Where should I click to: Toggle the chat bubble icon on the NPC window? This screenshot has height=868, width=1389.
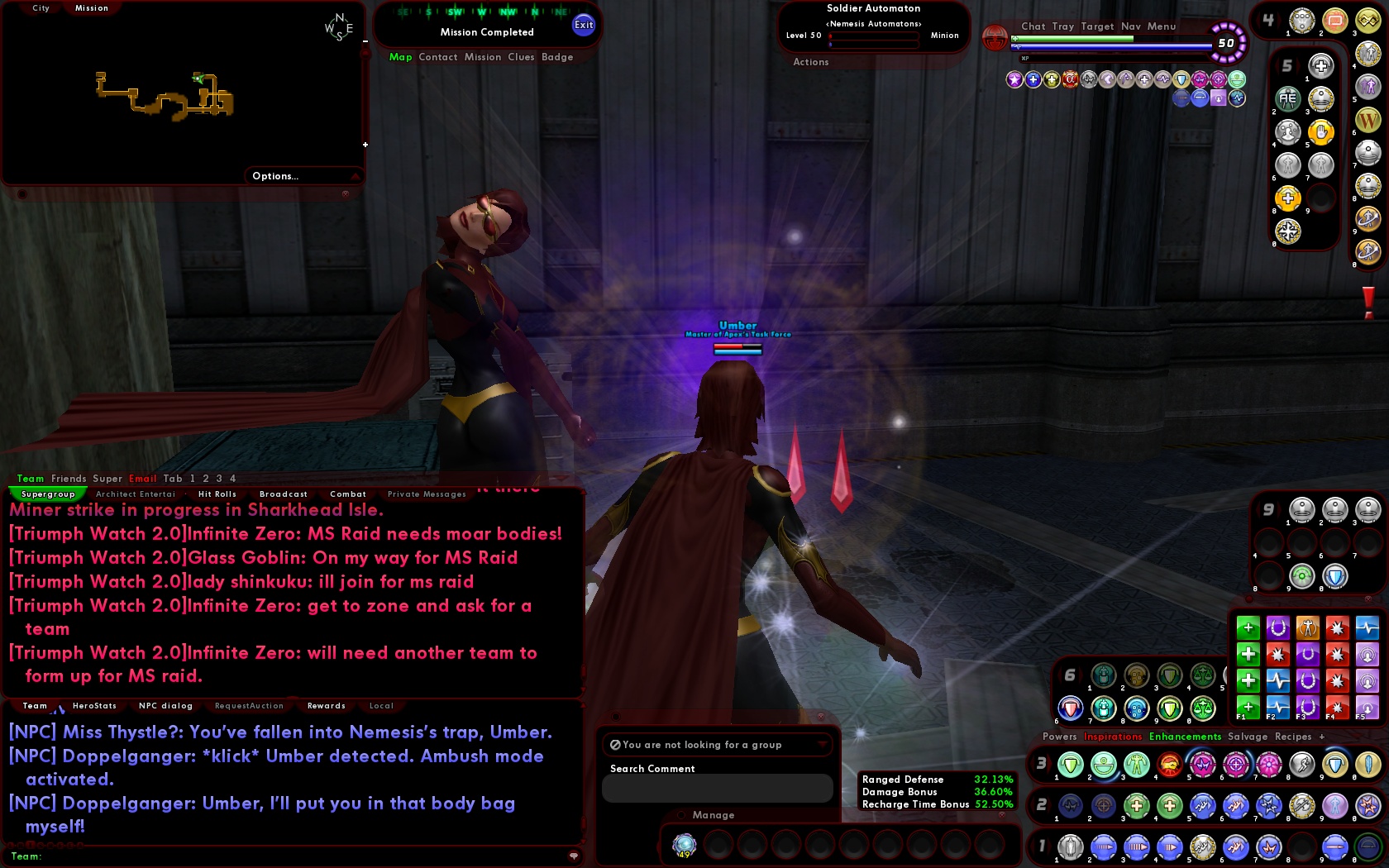(574, 856)
